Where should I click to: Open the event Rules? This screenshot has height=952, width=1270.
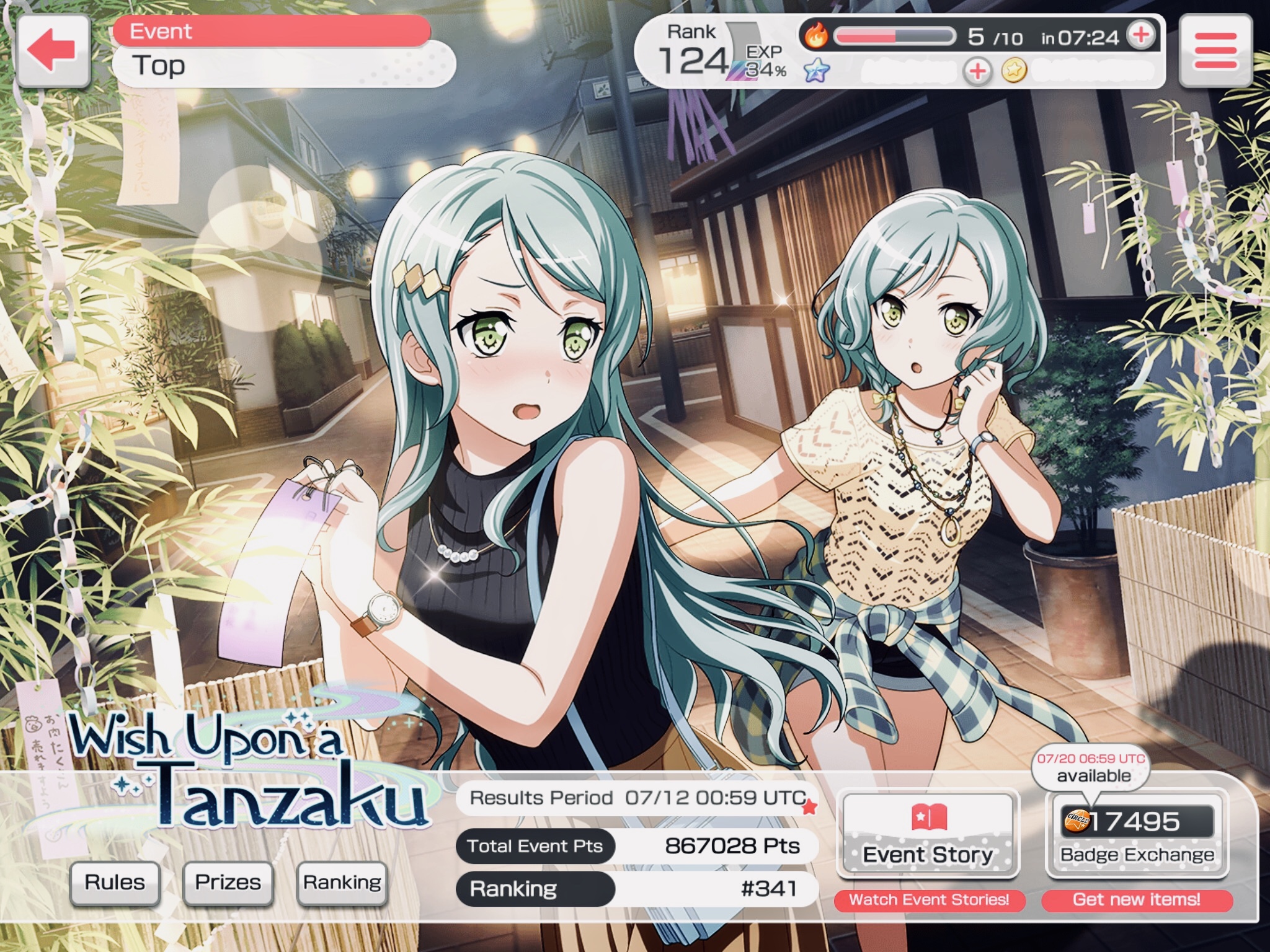pyautogui.click(x=115, y=882)
